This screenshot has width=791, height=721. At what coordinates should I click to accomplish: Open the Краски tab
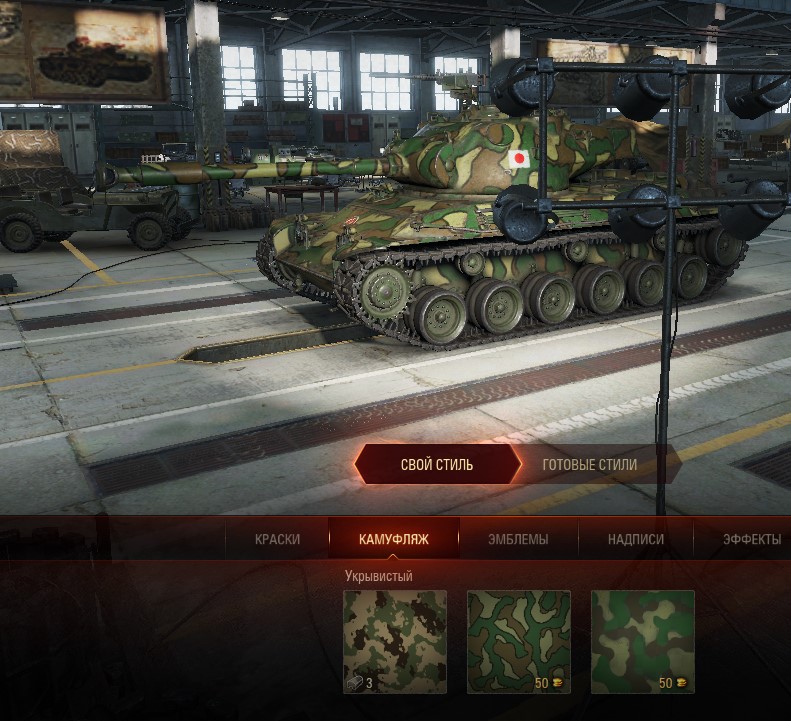(277, 539)
